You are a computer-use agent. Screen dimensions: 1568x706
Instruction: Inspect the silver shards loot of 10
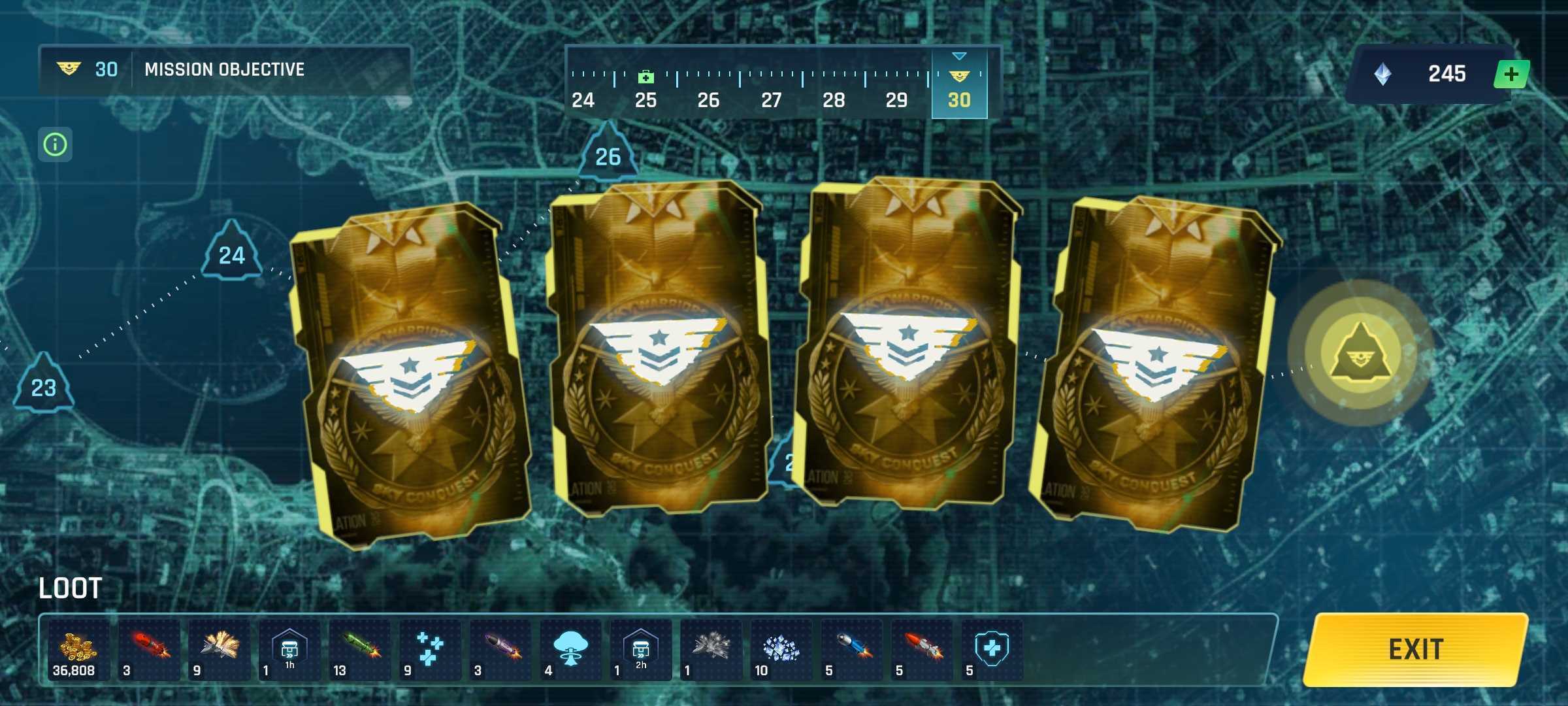coord(781,651)
